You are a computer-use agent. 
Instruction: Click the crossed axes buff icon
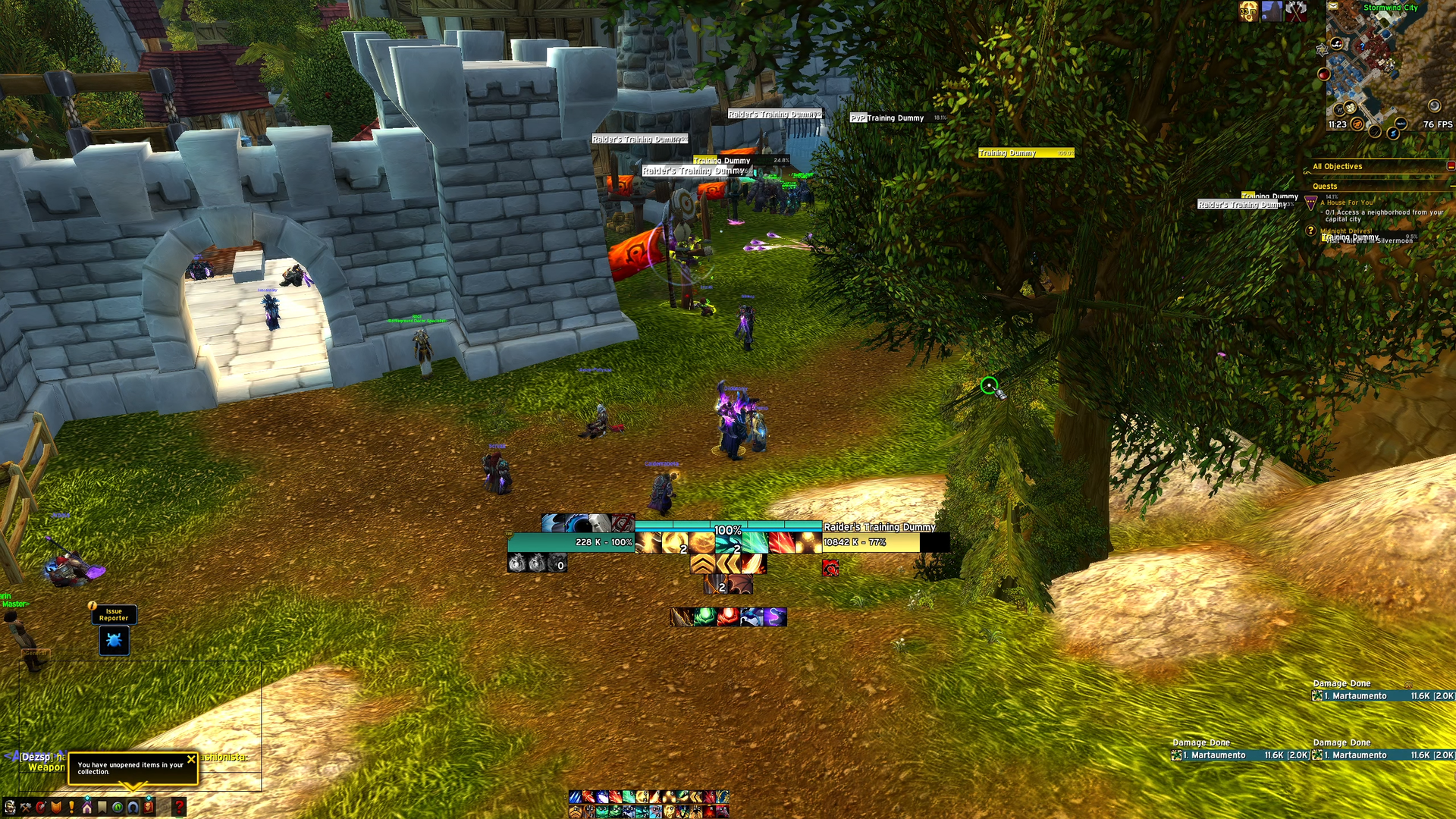(x=1296, y=11)
